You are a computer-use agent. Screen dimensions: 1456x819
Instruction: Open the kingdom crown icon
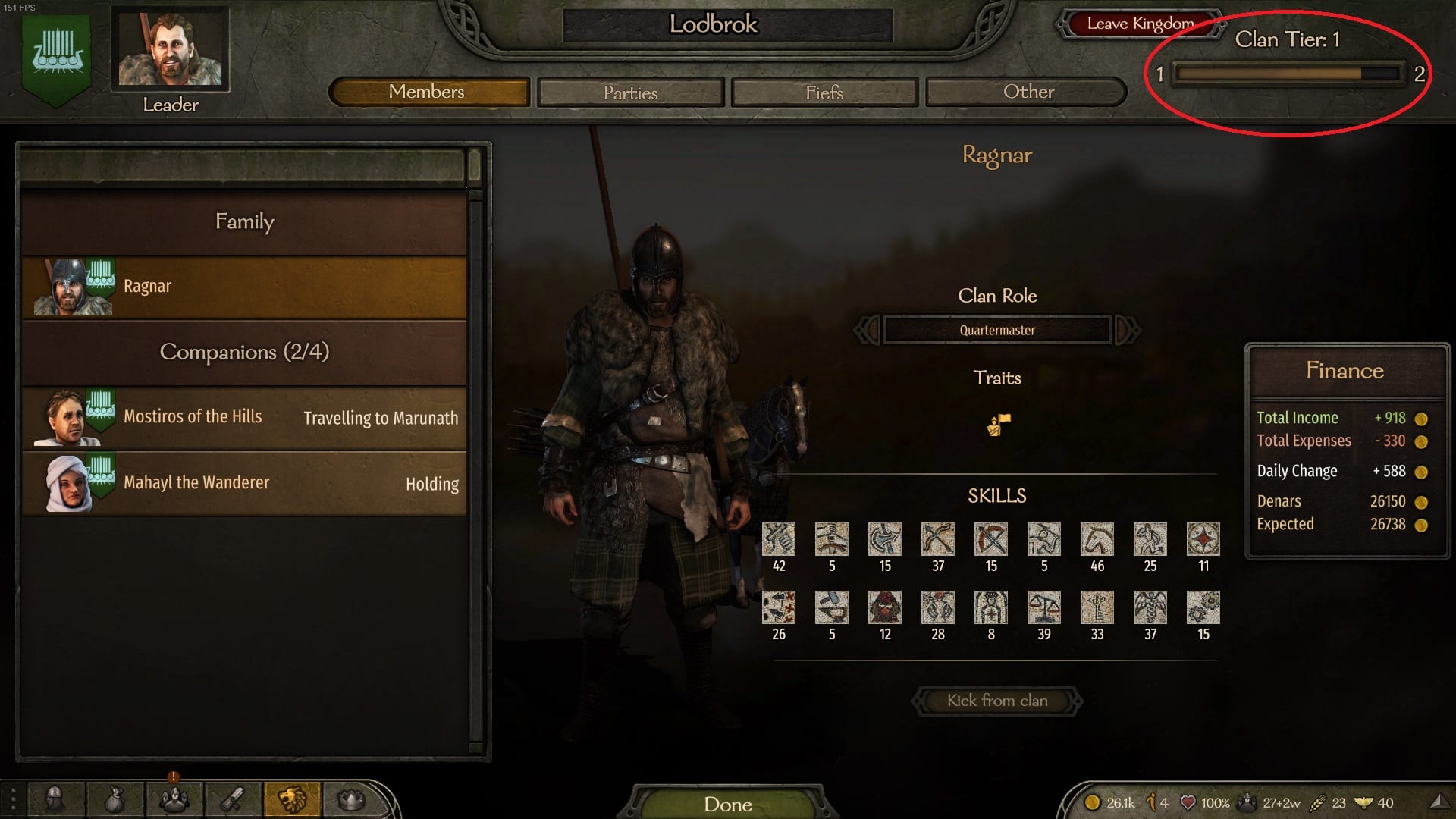click(351, 799)
